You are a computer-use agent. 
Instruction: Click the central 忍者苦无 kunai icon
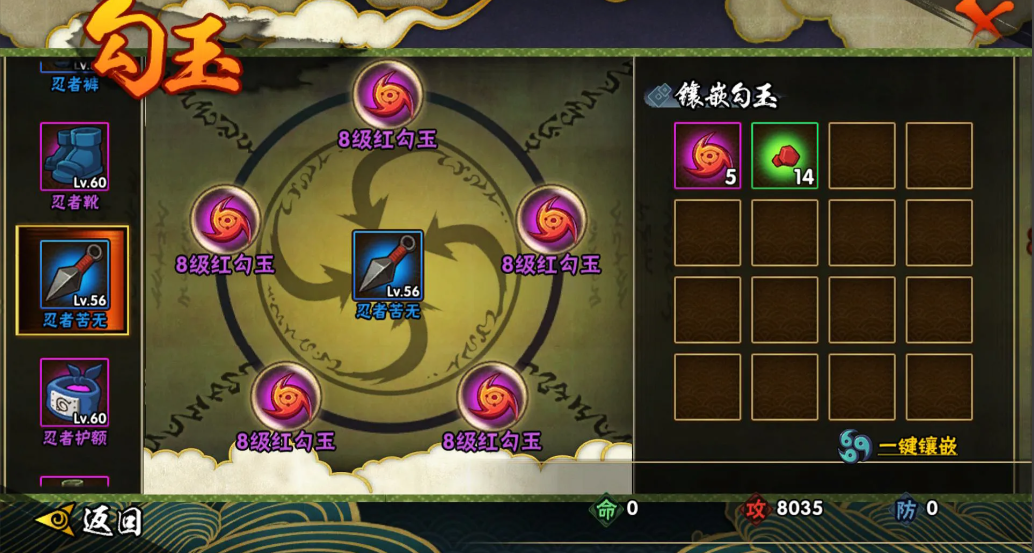coord(388,265)
